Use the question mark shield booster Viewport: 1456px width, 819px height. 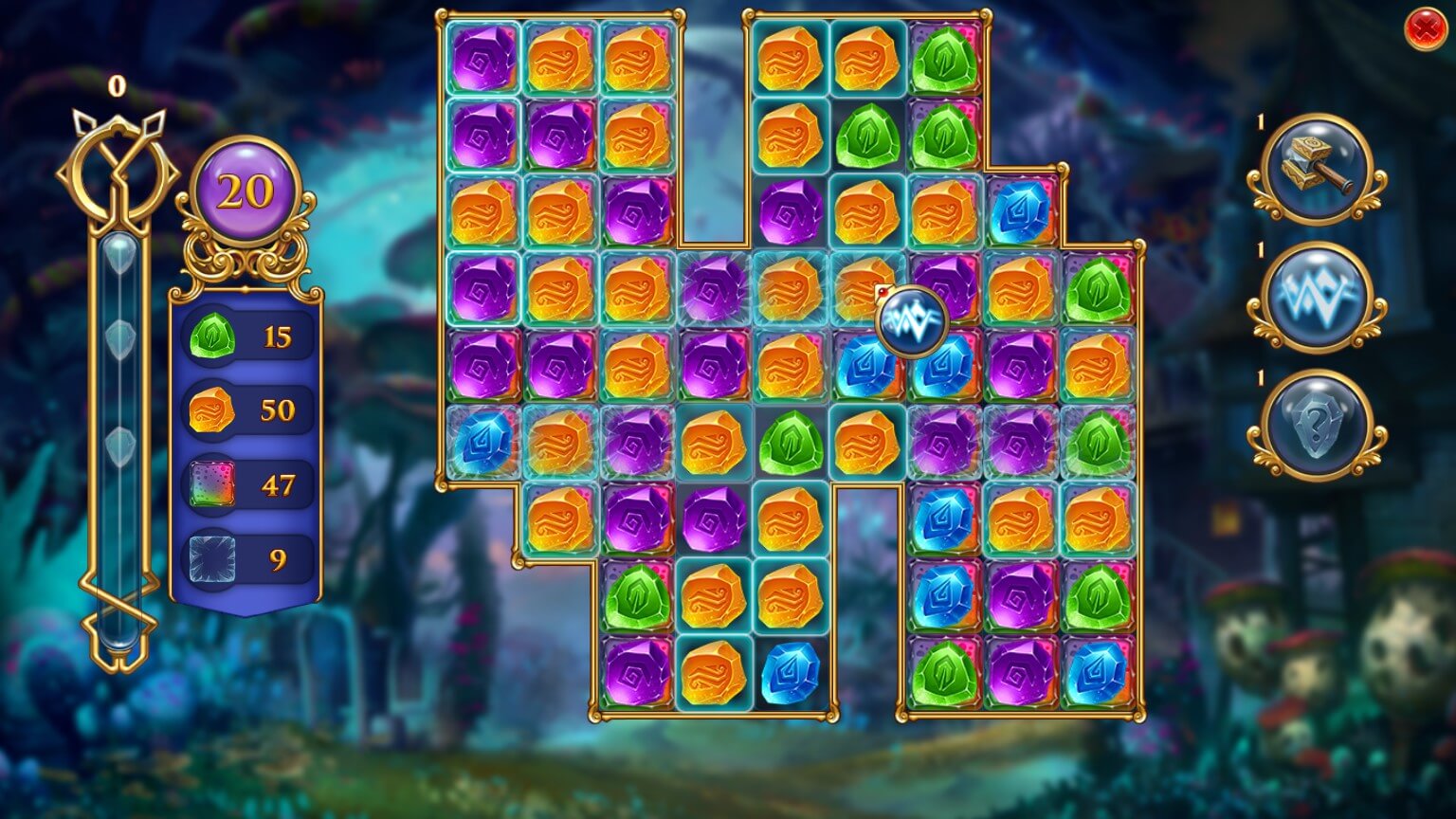pyautogui.click(x=1317, y=425)
